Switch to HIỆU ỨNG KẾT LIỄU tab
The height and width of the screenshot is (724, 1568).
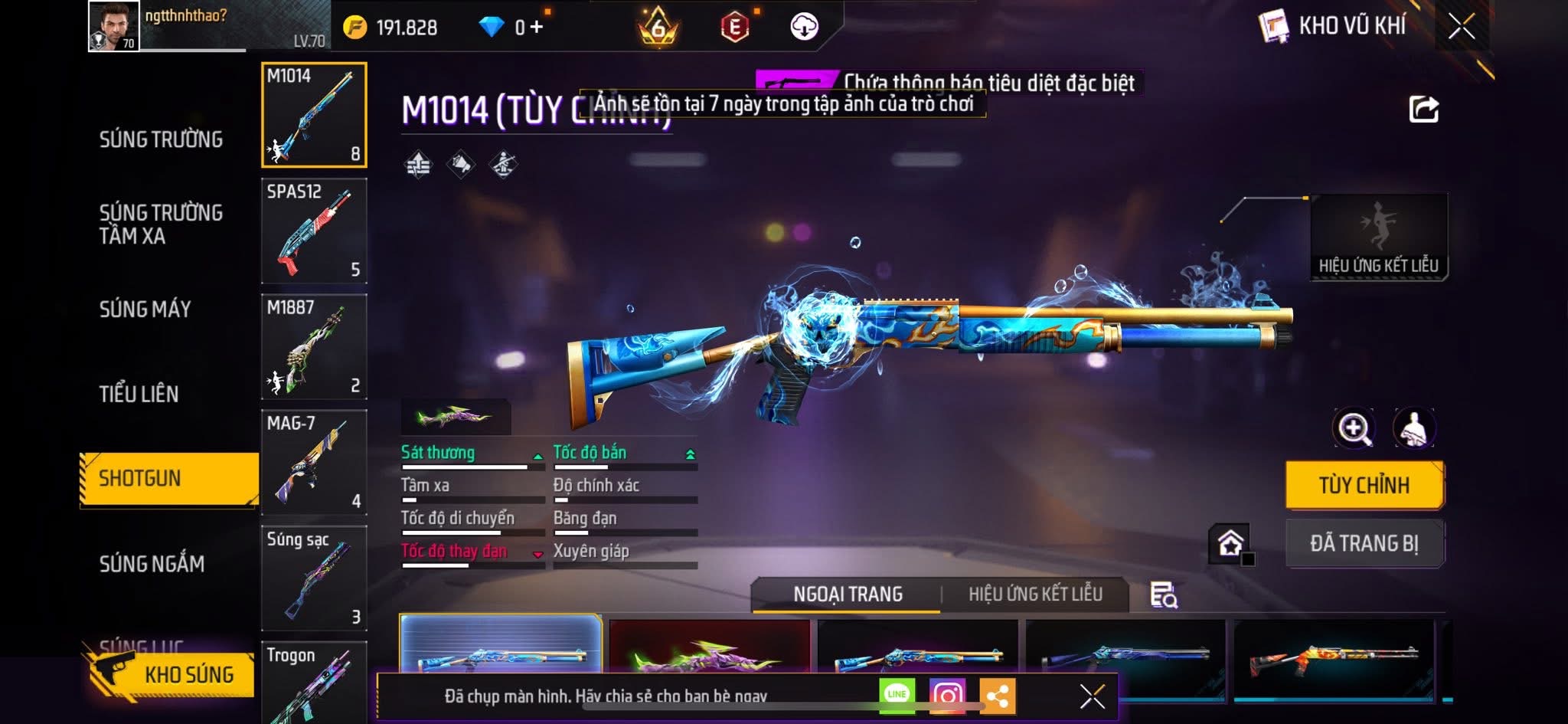(1035, 595)
